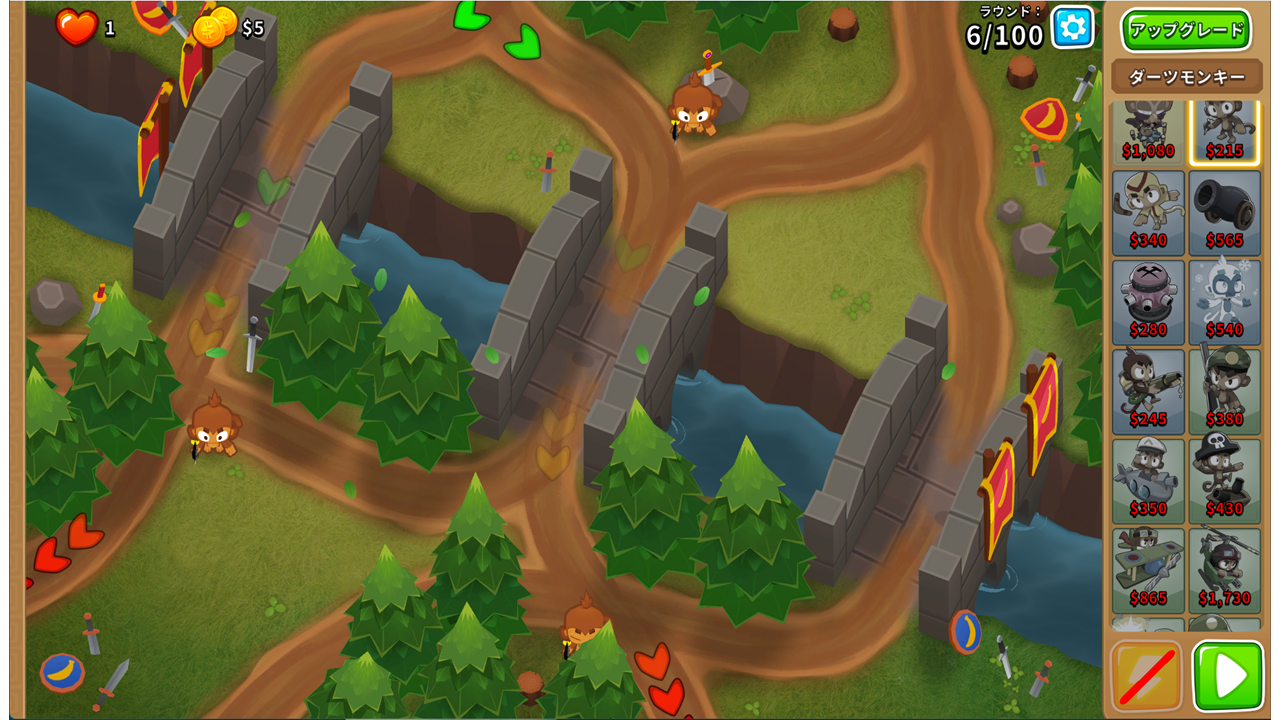1280x720 pixels.
Task: Choose the Ice Monkey for $540
Action: [x=1224, y=302]
